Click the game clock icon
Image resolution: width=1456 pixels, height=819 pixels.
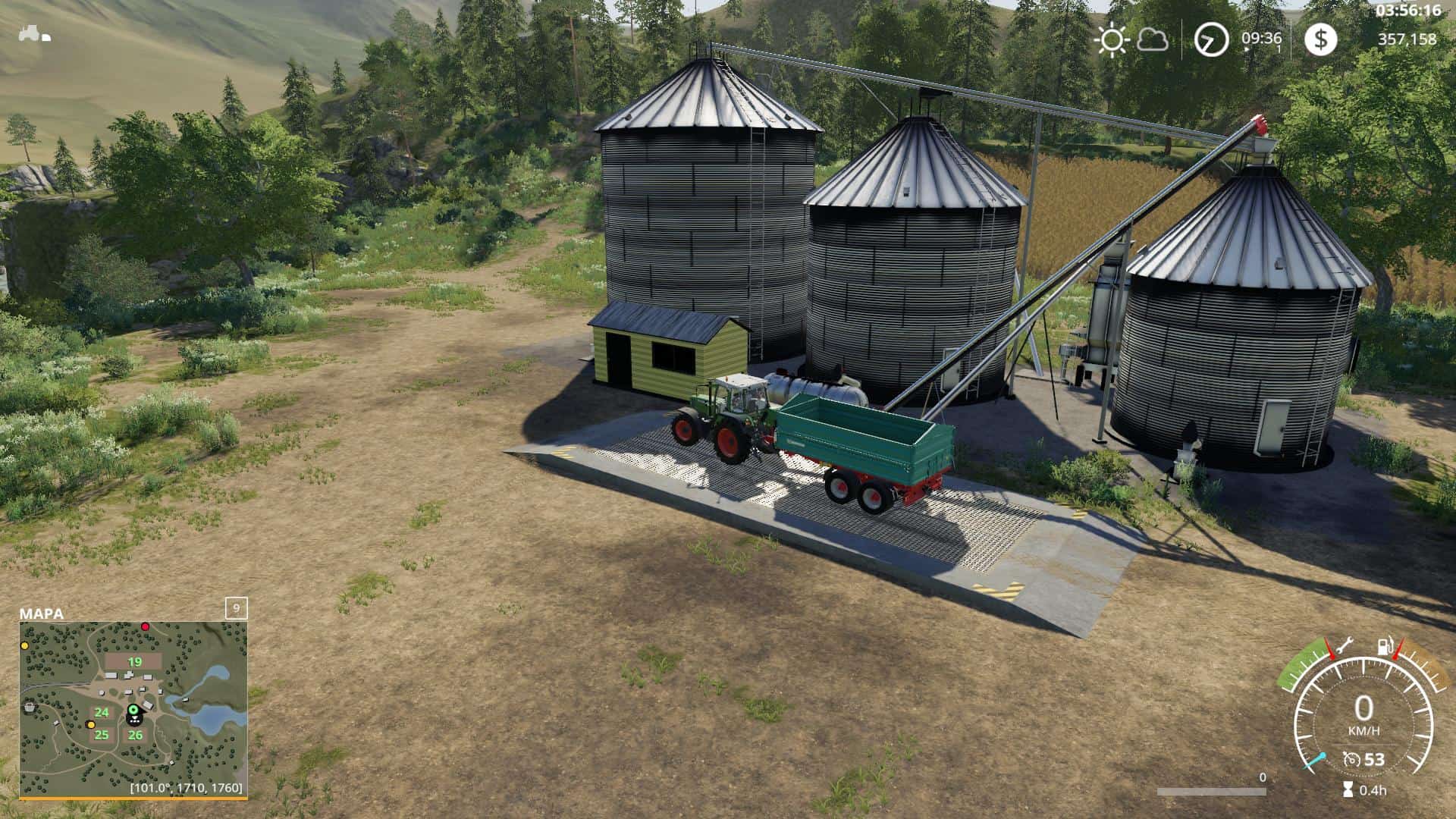1211,39
